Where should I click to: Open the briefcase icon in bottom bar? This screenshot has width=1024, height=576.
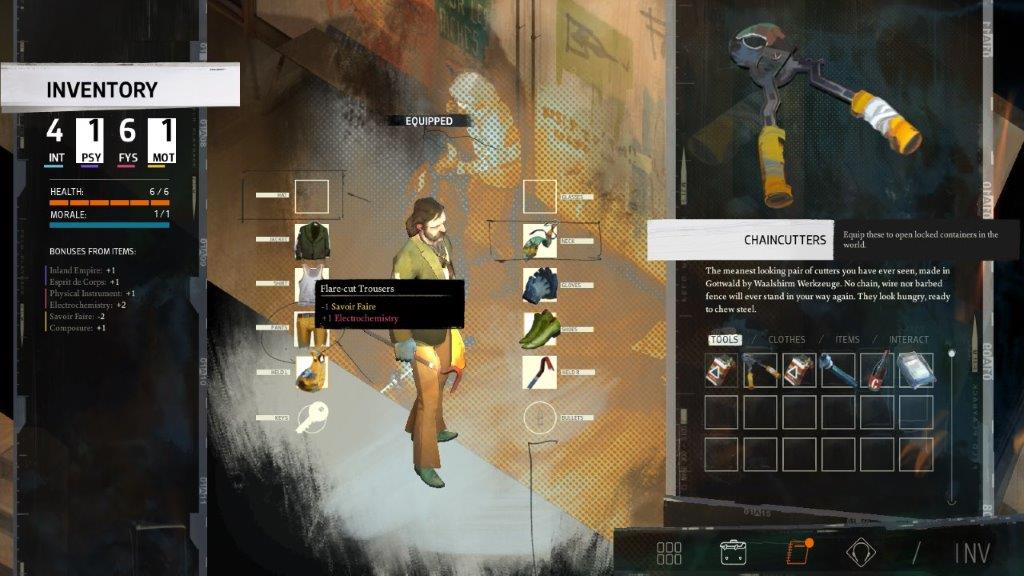click(x=733, y=553)
